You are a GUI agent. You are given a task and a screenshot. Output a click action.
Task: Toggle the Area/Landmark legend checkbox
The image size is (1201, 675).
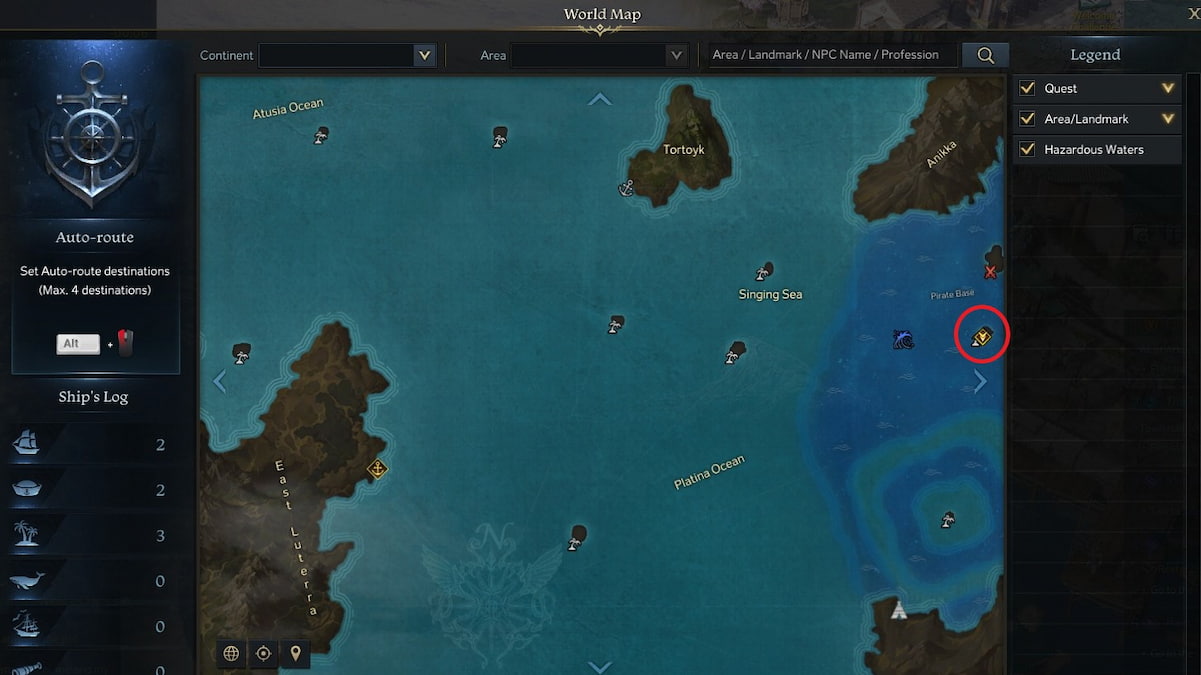pos(1027,119)
